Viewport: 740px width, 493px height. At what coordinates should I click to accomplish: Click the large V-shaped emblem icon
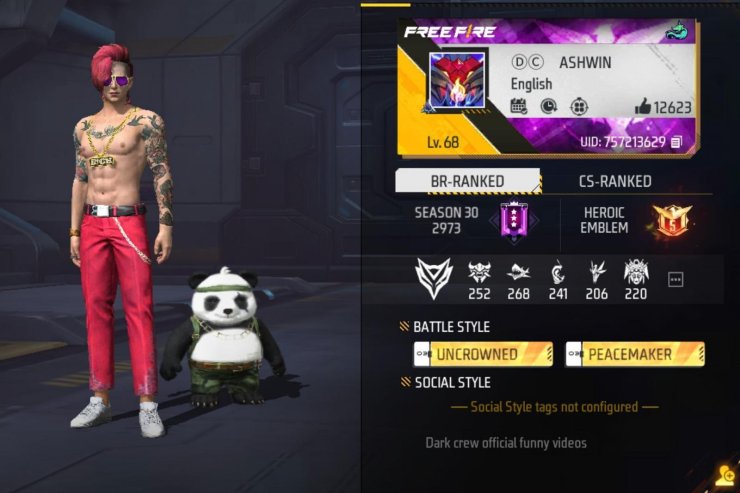tap(433, 278)
